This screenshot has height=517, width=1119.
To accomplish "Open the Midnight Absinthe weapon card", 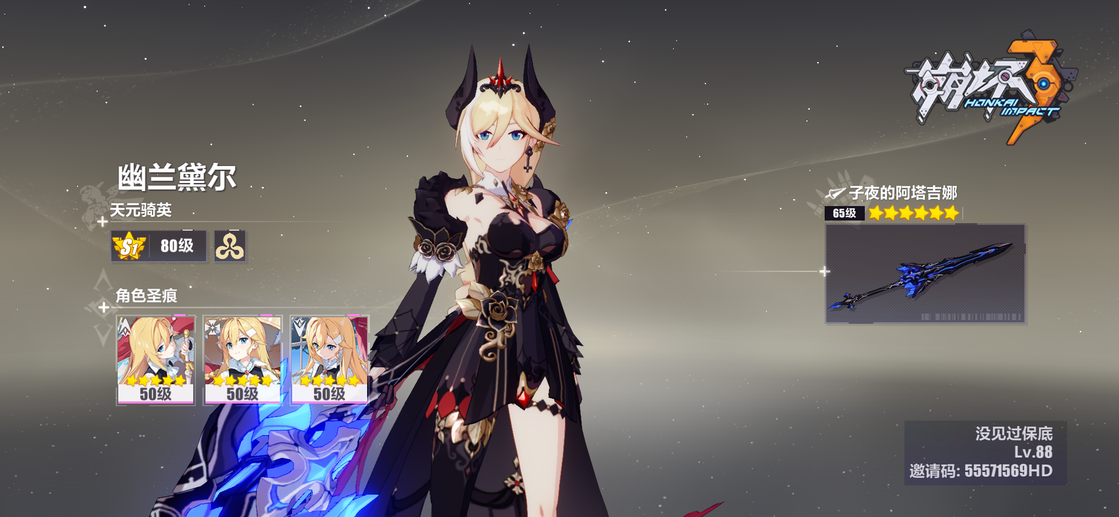I will pos(925,273).
